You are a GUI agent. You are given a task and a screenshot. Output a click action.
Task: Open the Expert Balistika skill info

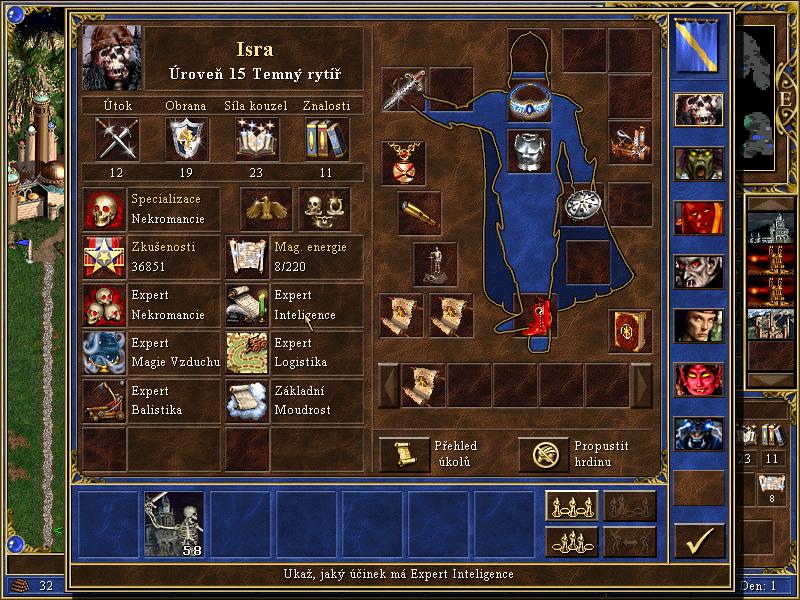tap(106, 401)
